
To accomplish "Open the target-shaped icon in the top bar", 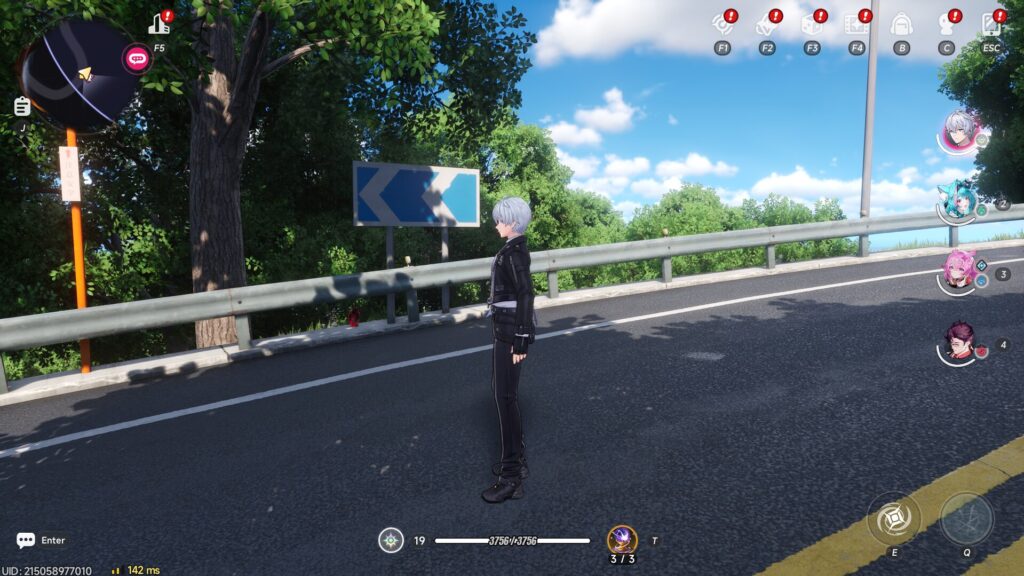I will pos(722,24).
